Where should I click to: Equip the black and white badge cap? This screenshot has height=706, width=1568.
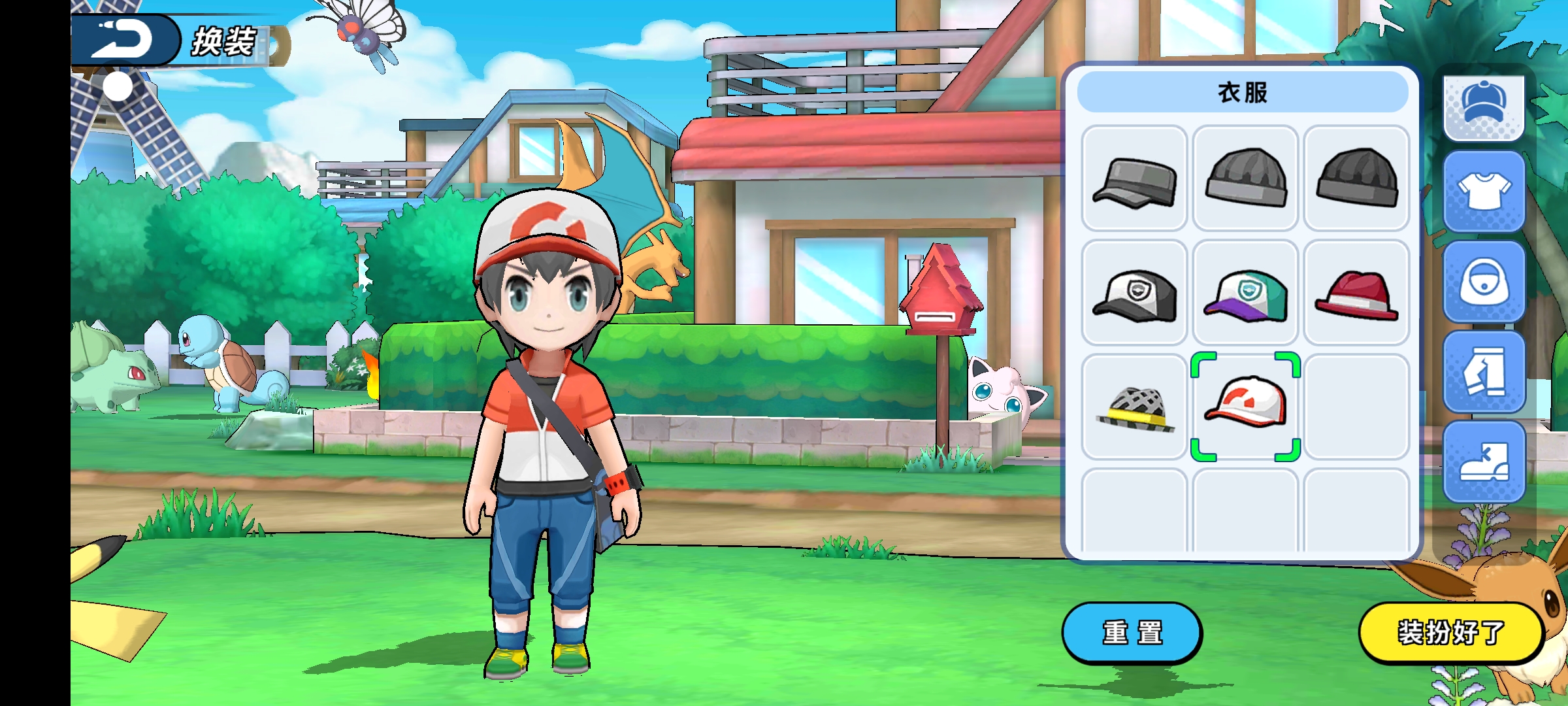pos(1134,293)
